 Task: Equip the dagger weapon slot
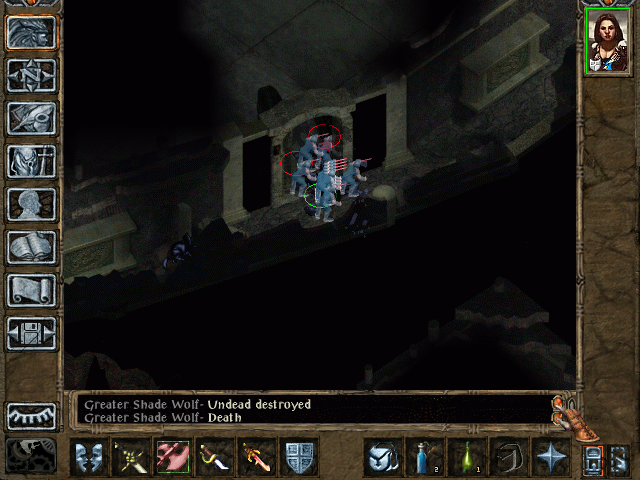tap(215, 458)
